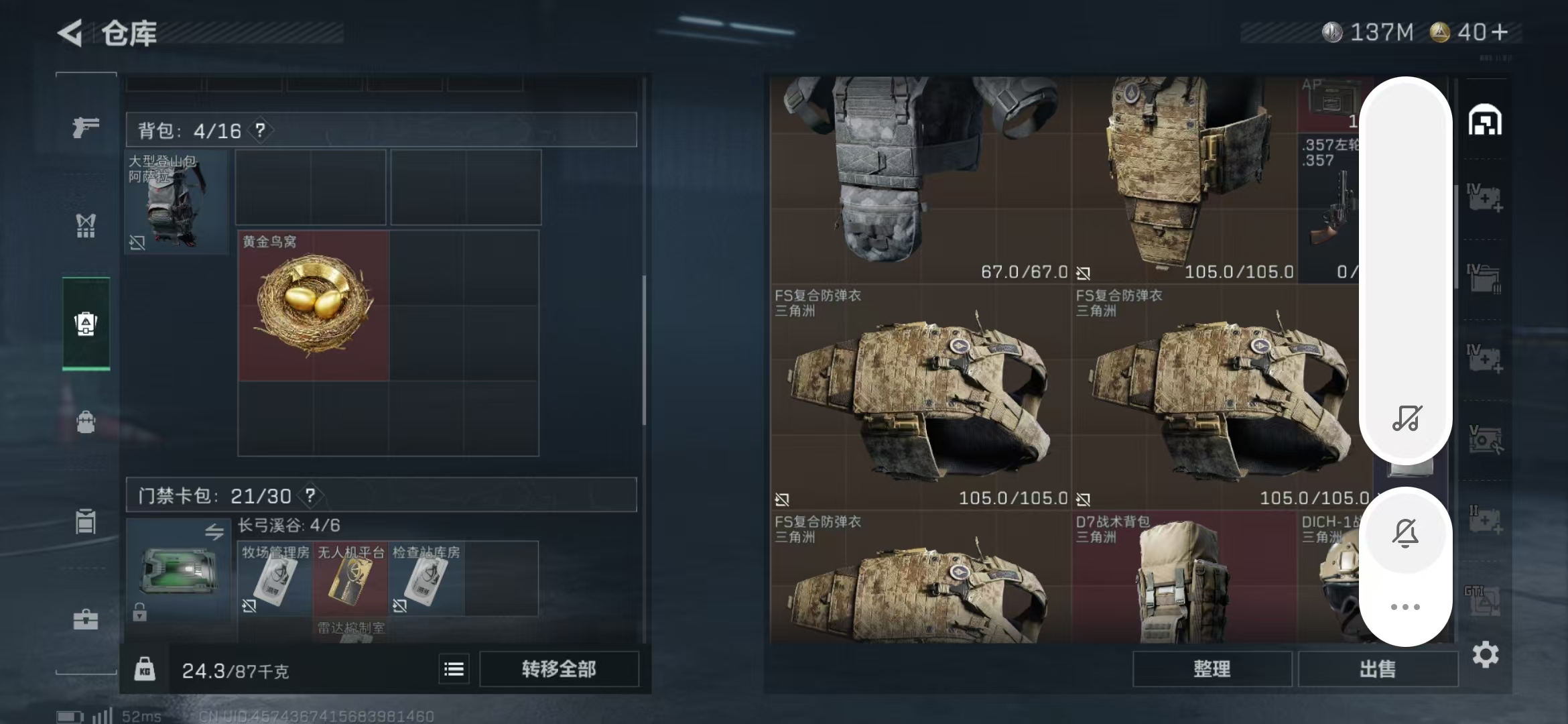
Task: Toggle the list view icon
Action: (454, 669)
